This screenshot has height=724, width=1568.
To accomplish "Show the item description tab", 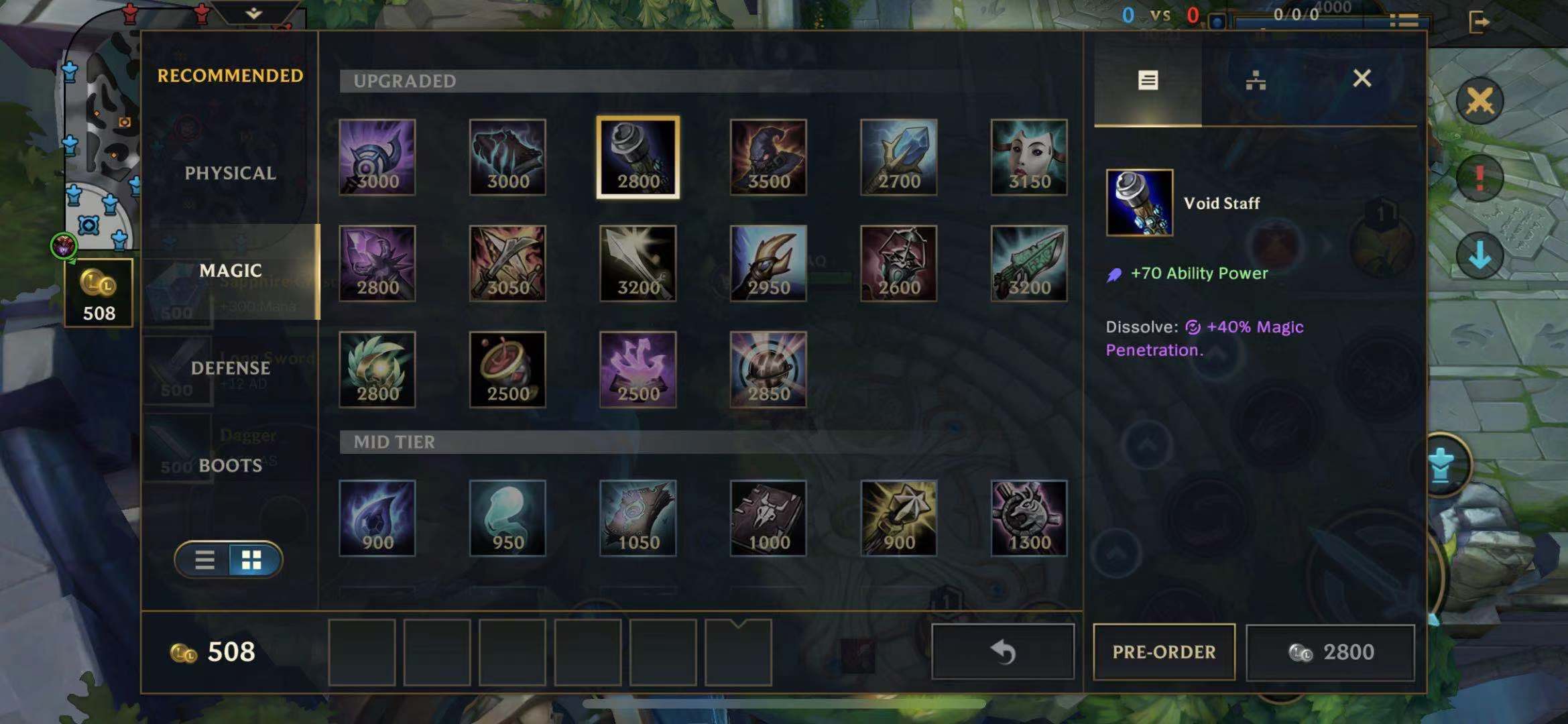I will 1148,80.
